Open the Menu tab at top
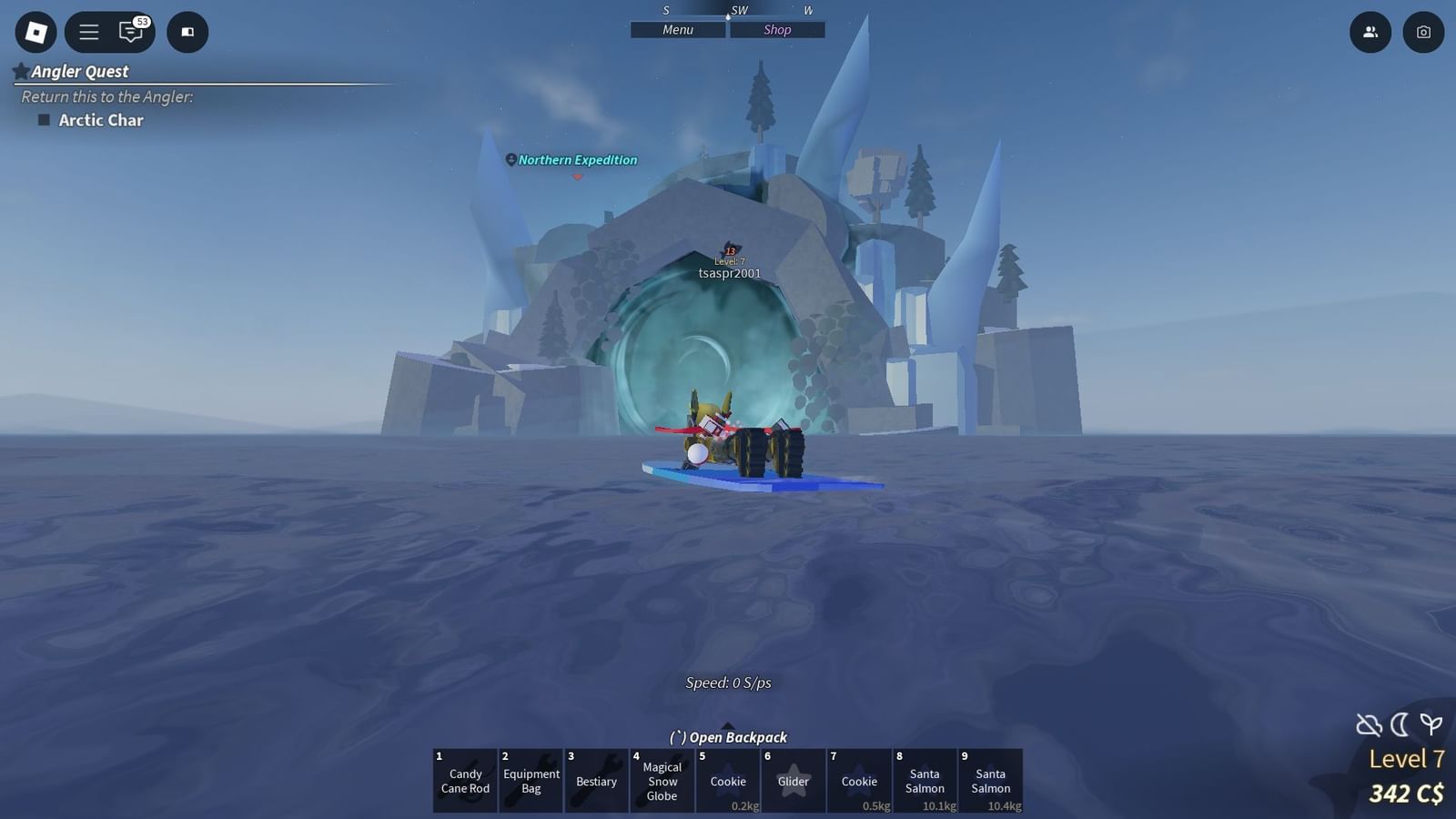 click(x=678, y=29)
